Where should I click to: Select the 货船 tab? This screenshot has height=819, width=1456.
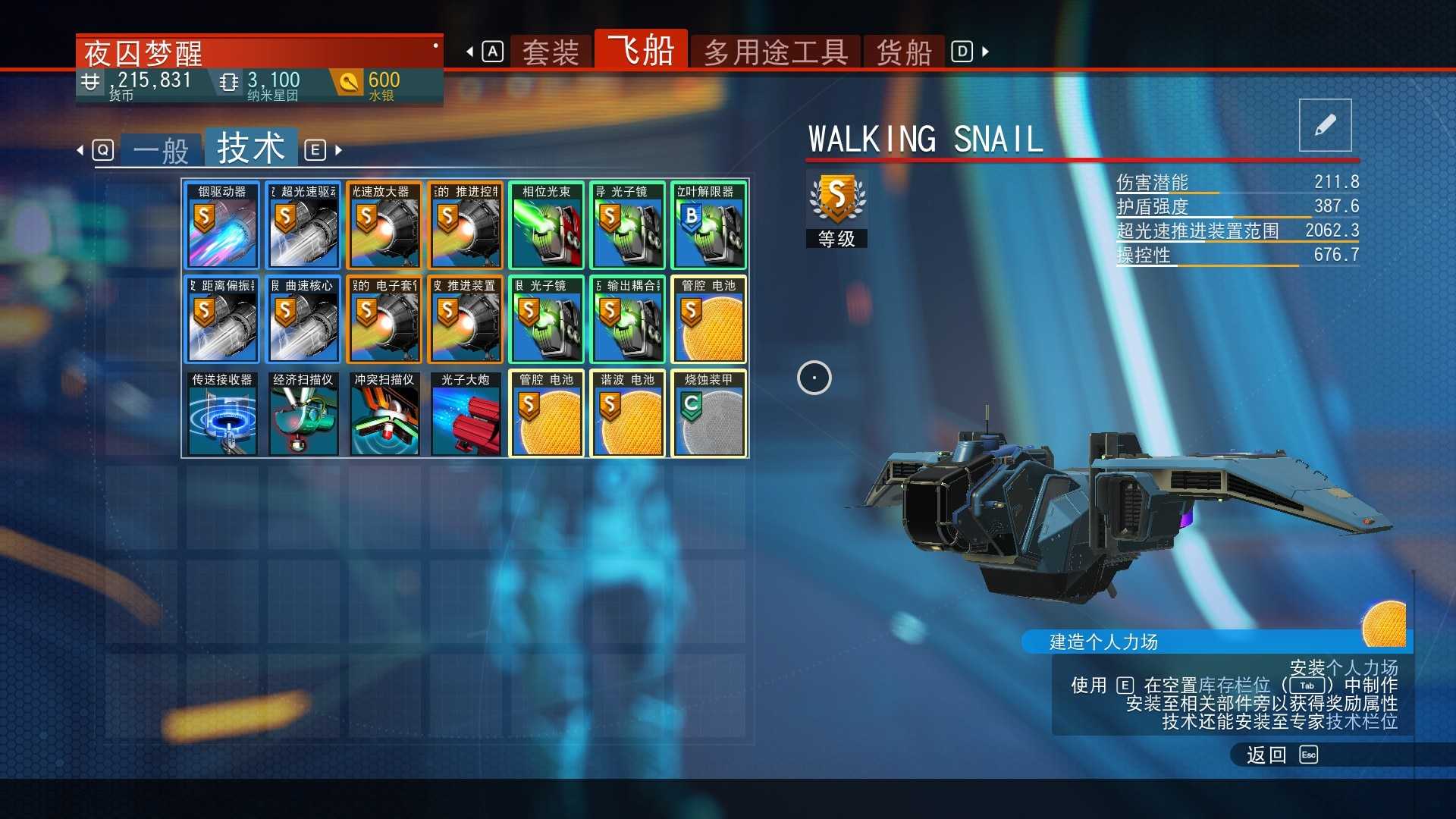pos(904,52)
